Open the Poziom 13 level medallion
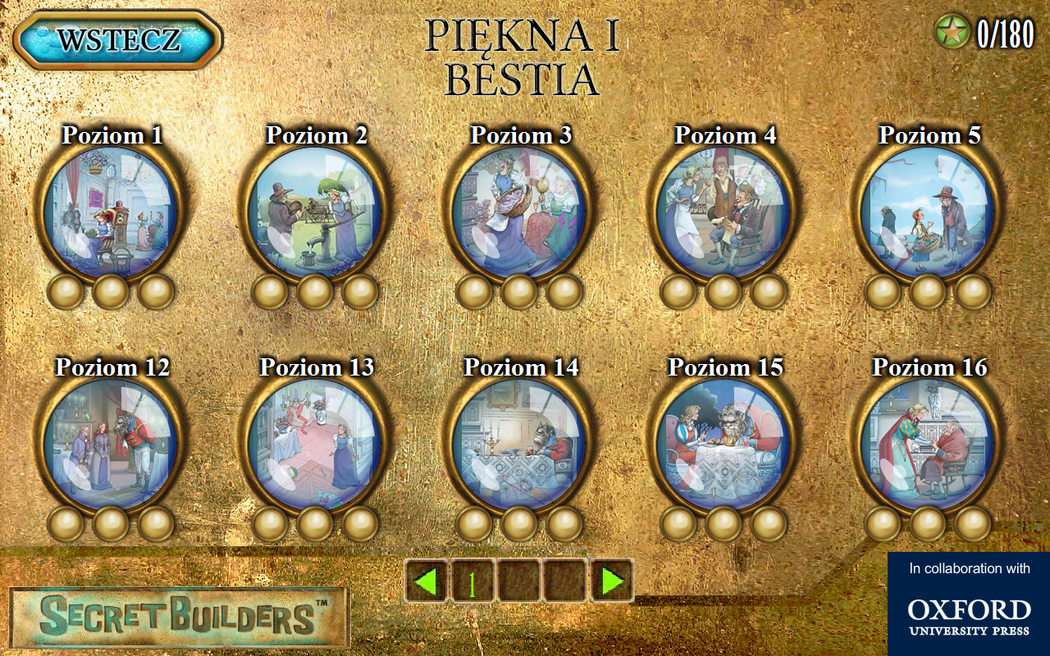This screenshot has height=656, width=1050. coord(315,444)
